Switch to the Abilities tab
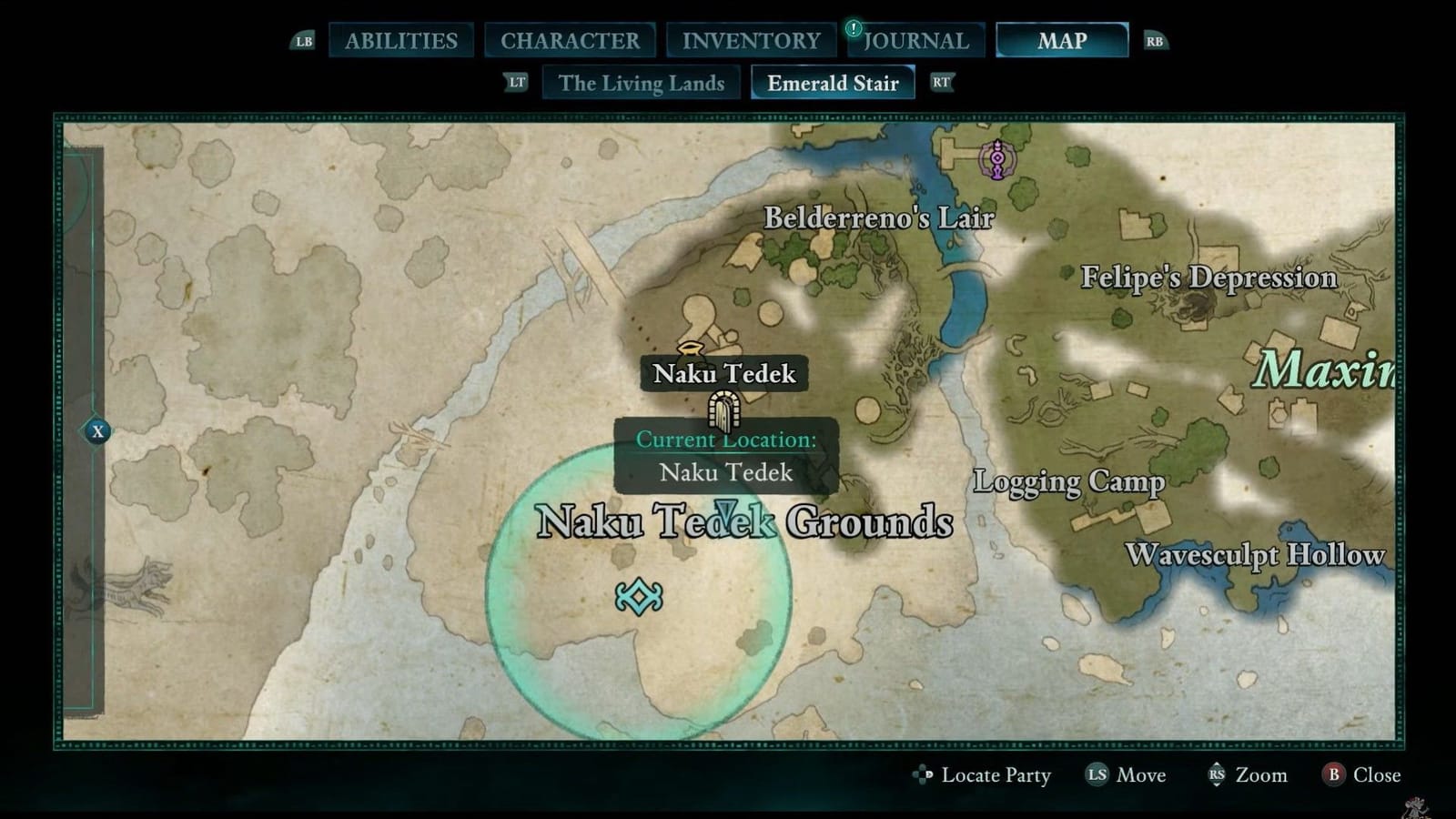The height and width of the screenshot is (819, 1456). (399, 40)
